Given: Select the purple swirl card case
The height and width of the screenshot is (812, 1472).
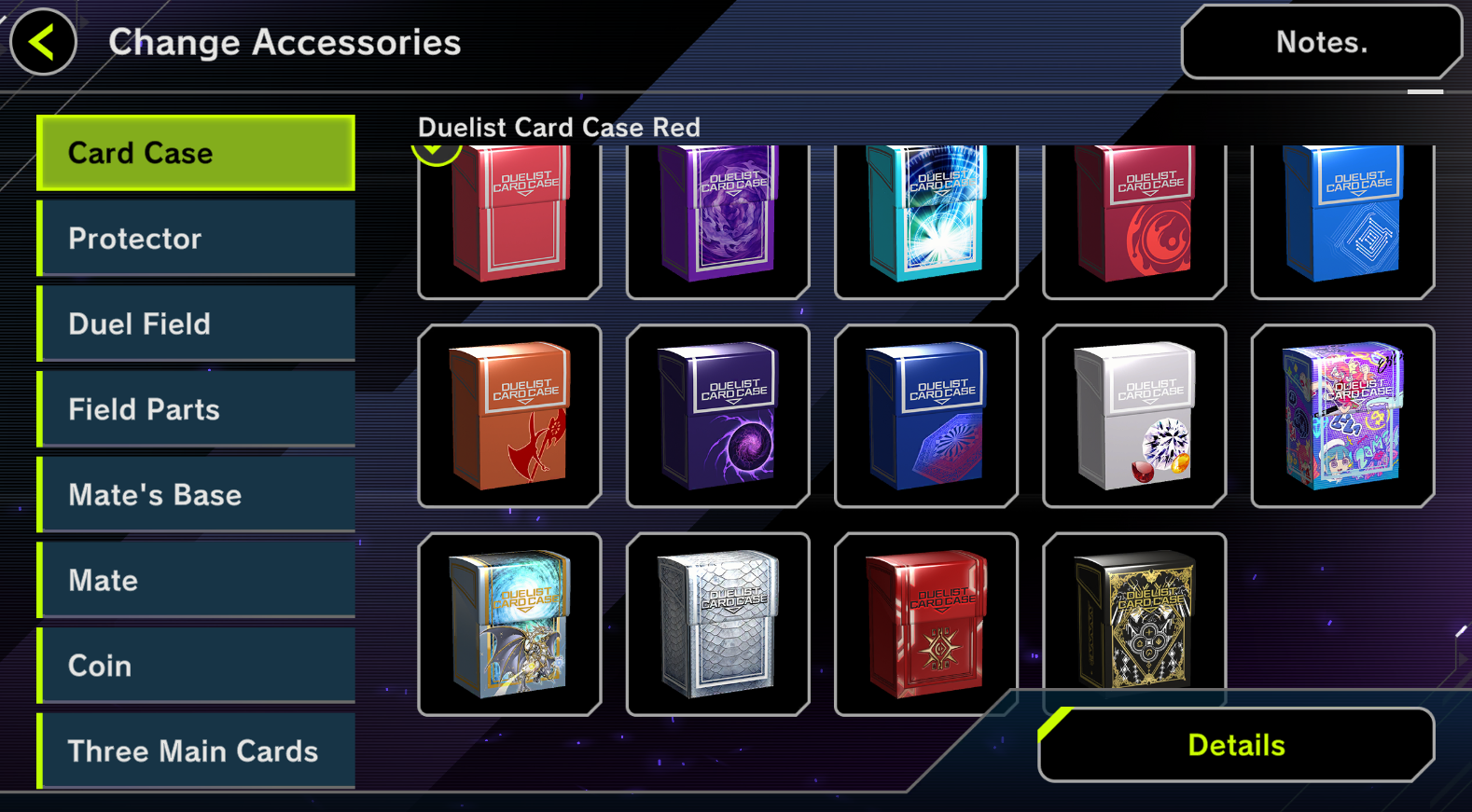Looking at the screenshot, I should pos(717,219).
